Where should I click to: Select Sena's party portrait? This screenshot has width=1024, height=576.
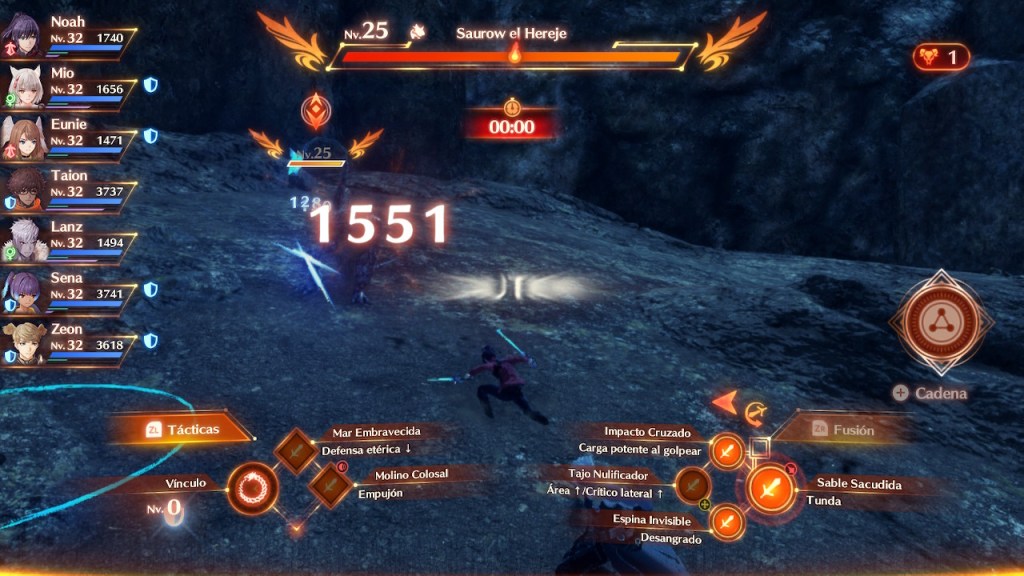[22, 292]
